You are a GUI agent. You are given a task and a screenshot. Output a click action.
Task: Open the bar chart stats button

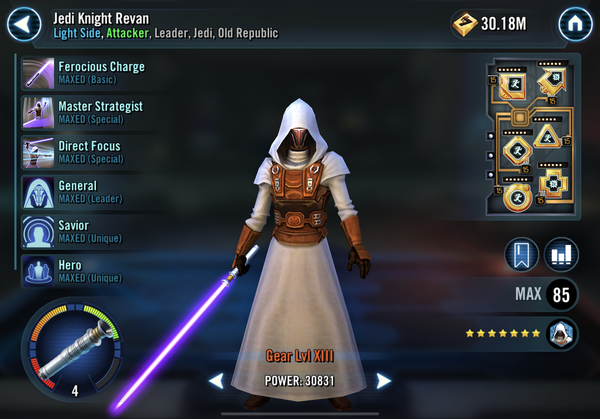coord(562,254)
